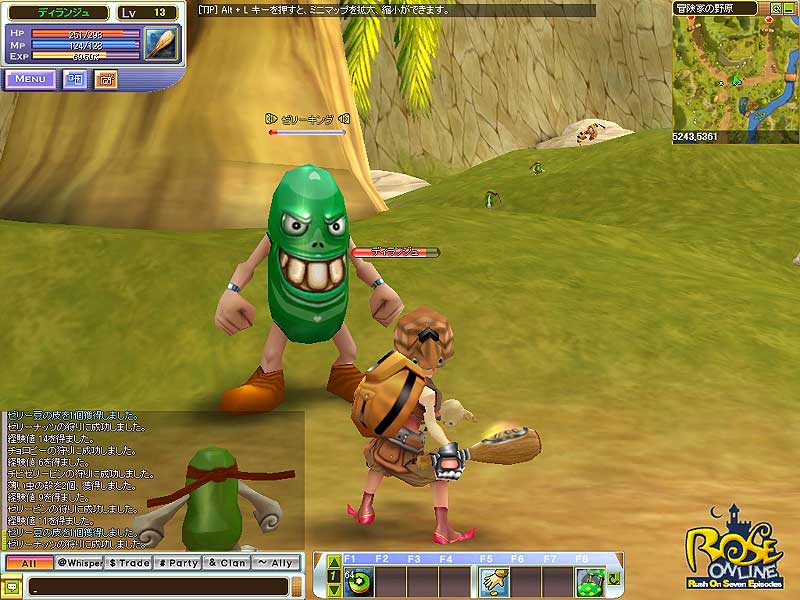Switch to the Ally chat tab
This screenshot has height=600, width=800.
275,563
